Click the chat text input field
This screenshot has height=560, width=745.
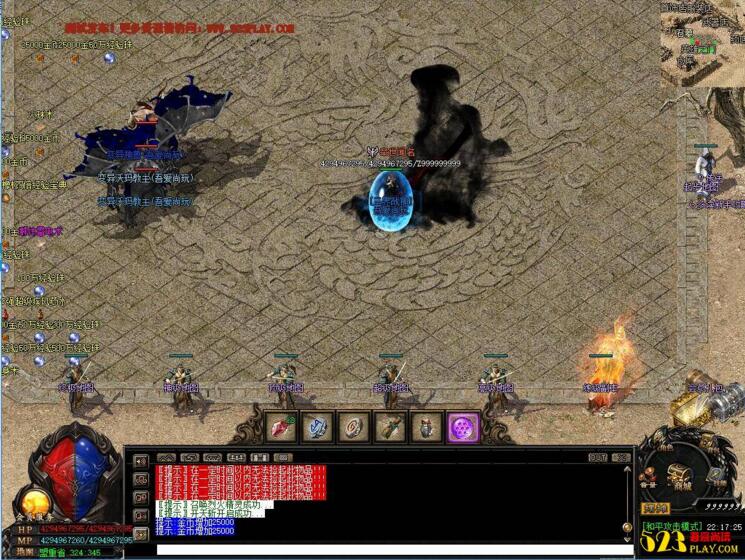390,549
